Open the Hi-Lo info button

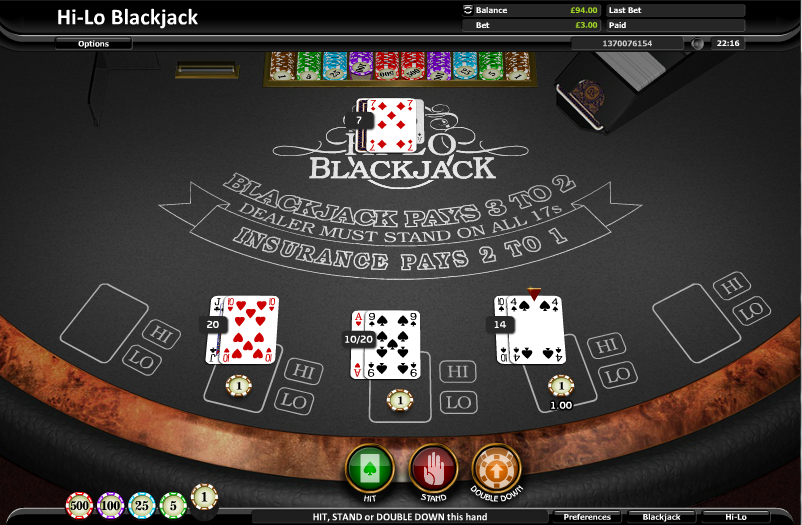point(735,517)
